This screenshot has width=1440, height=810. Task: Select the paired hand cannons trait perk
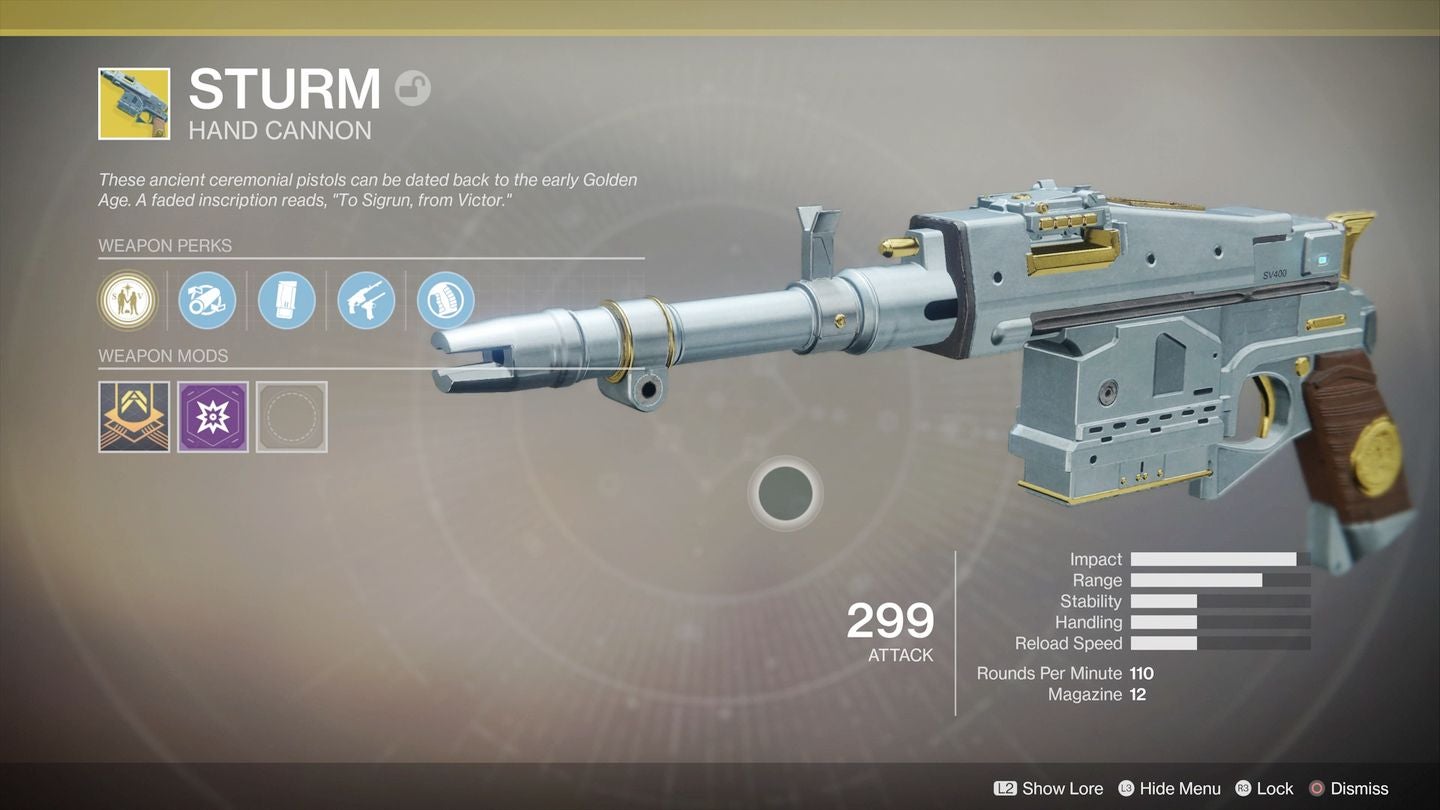365,300
